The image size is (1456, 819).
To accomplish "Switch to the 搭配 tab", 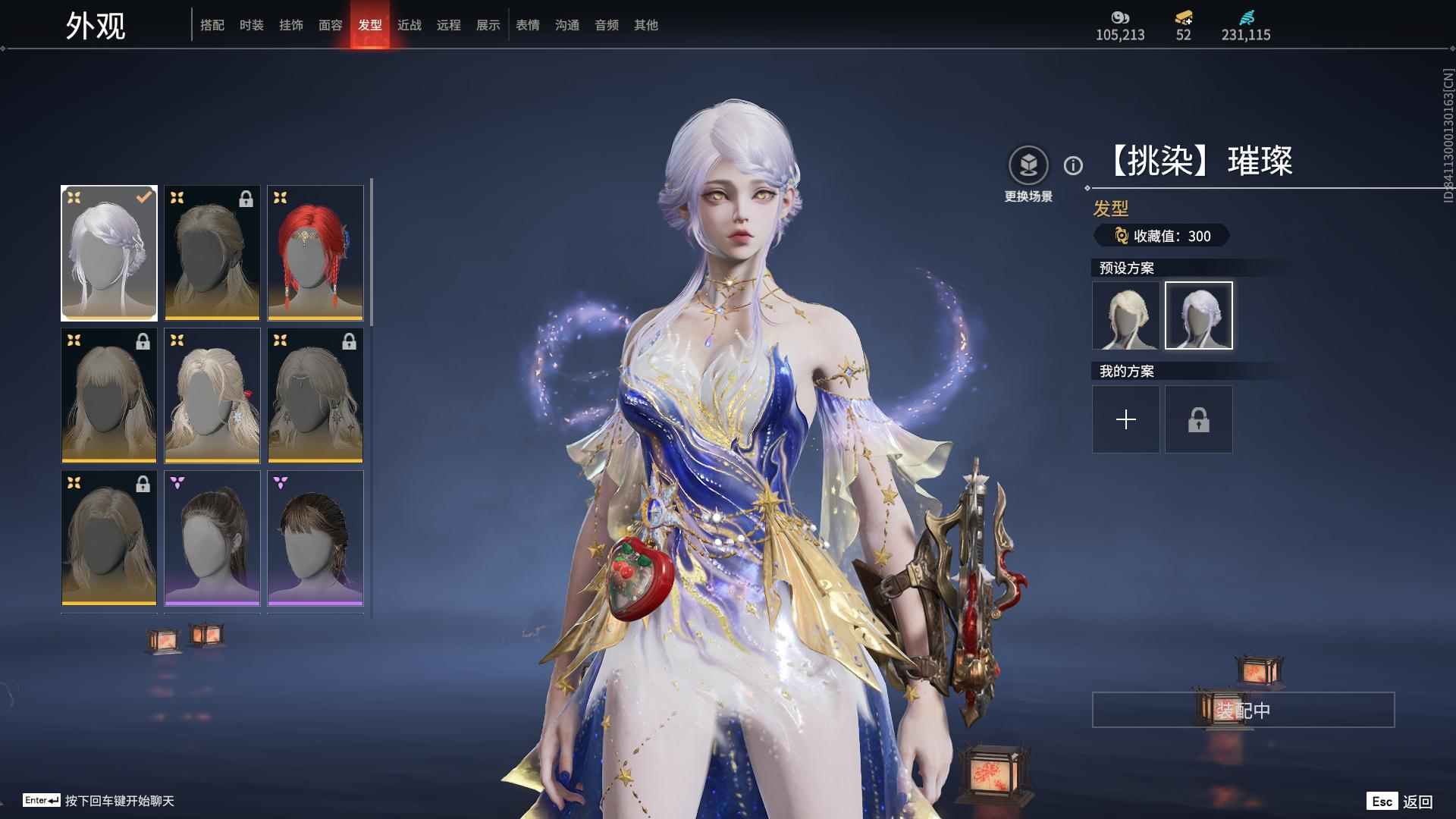I will pyautogui.click(x=212, y=25).
